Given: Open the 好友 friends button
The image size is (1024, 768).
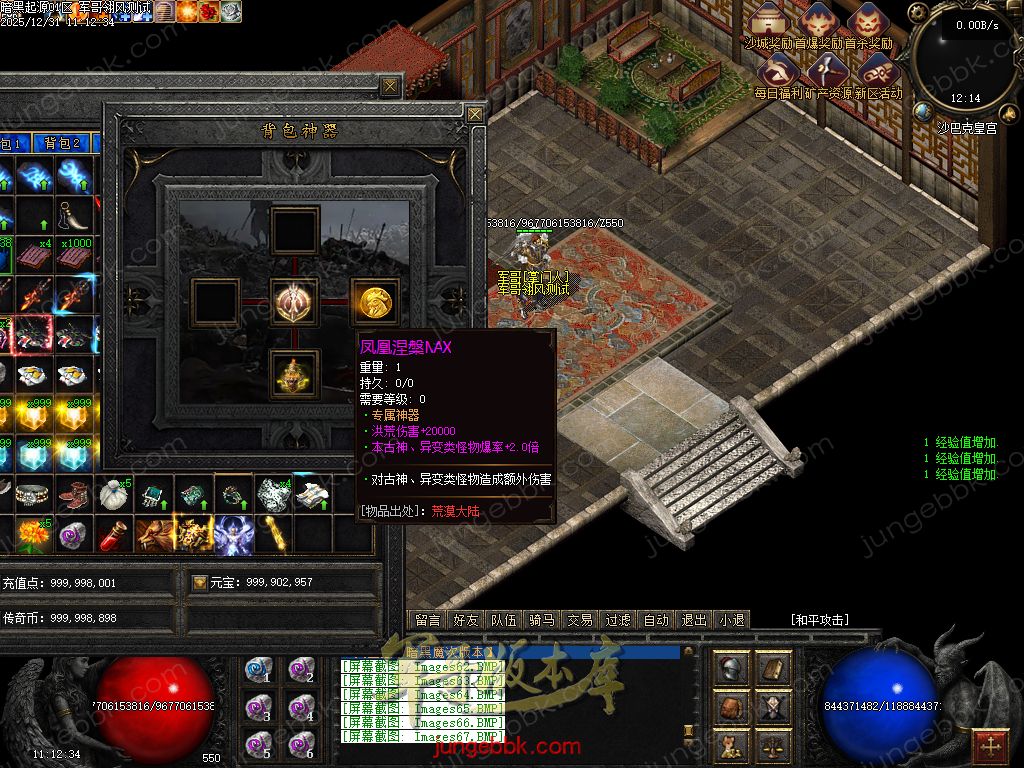Looking at the screenshot, I should [x=466, y=620].
